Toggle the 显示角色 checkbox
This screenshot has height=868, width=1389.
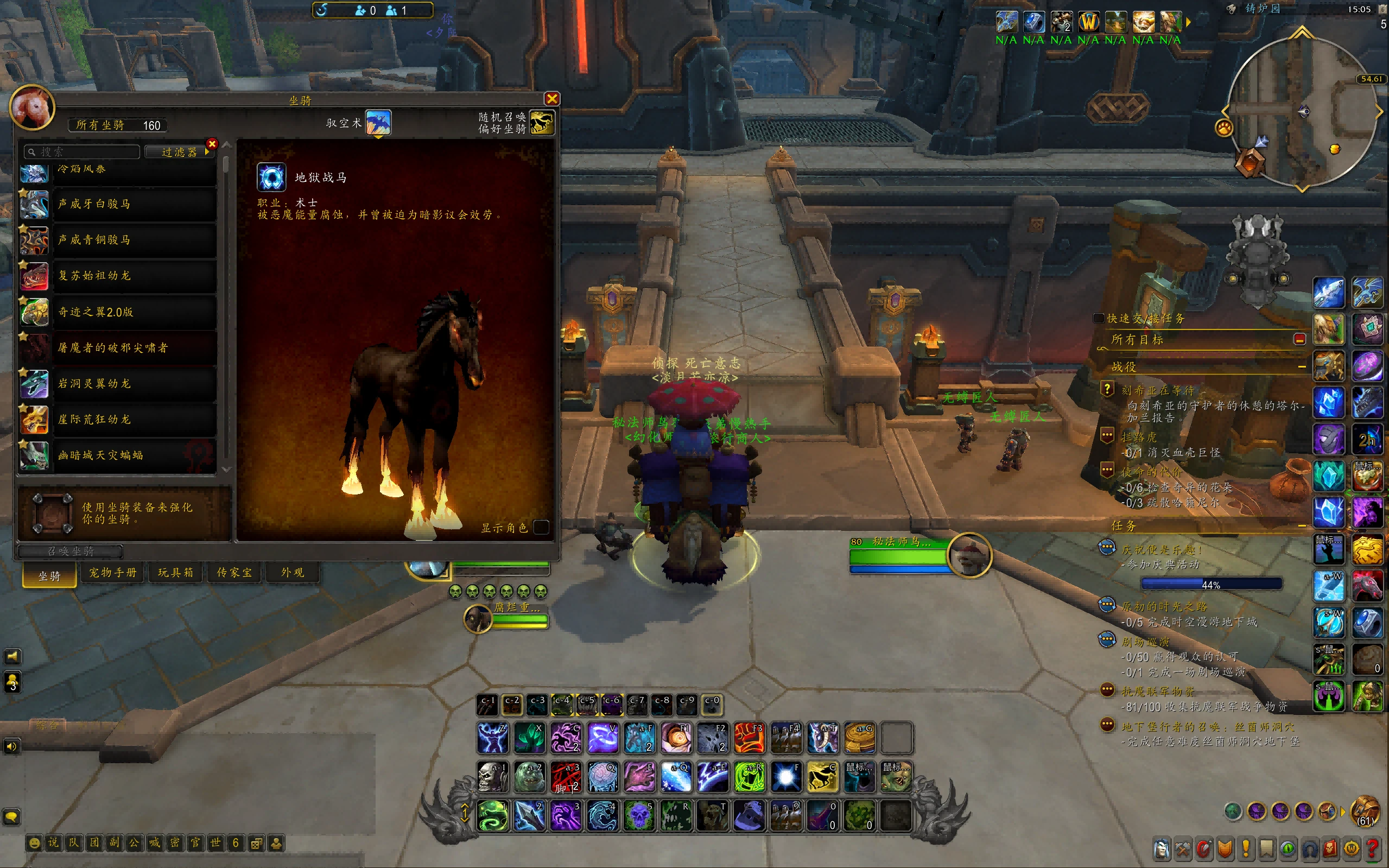click(541, 527)
